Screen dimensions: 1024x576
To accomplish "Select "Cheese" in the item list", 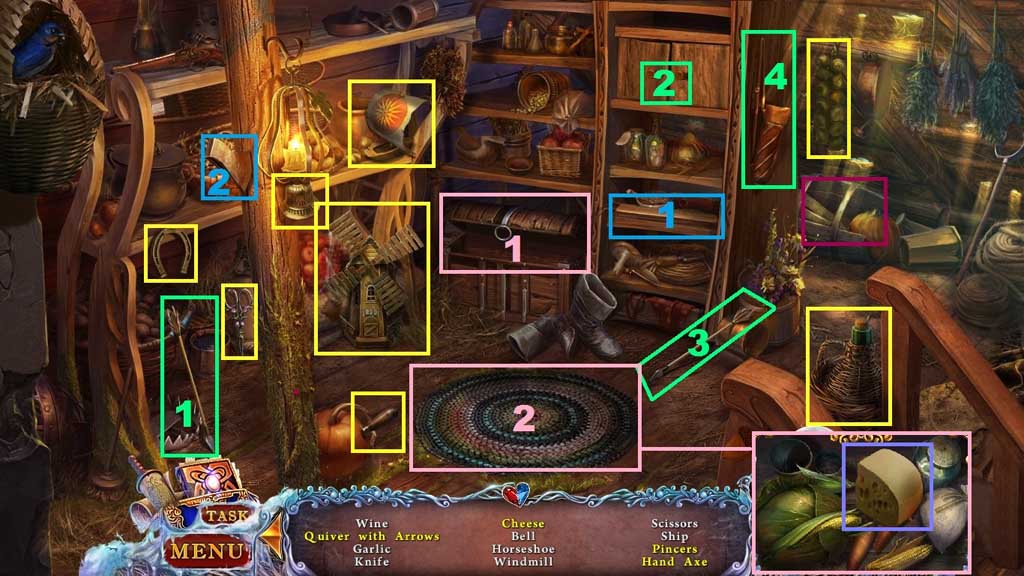I will 523,523.
